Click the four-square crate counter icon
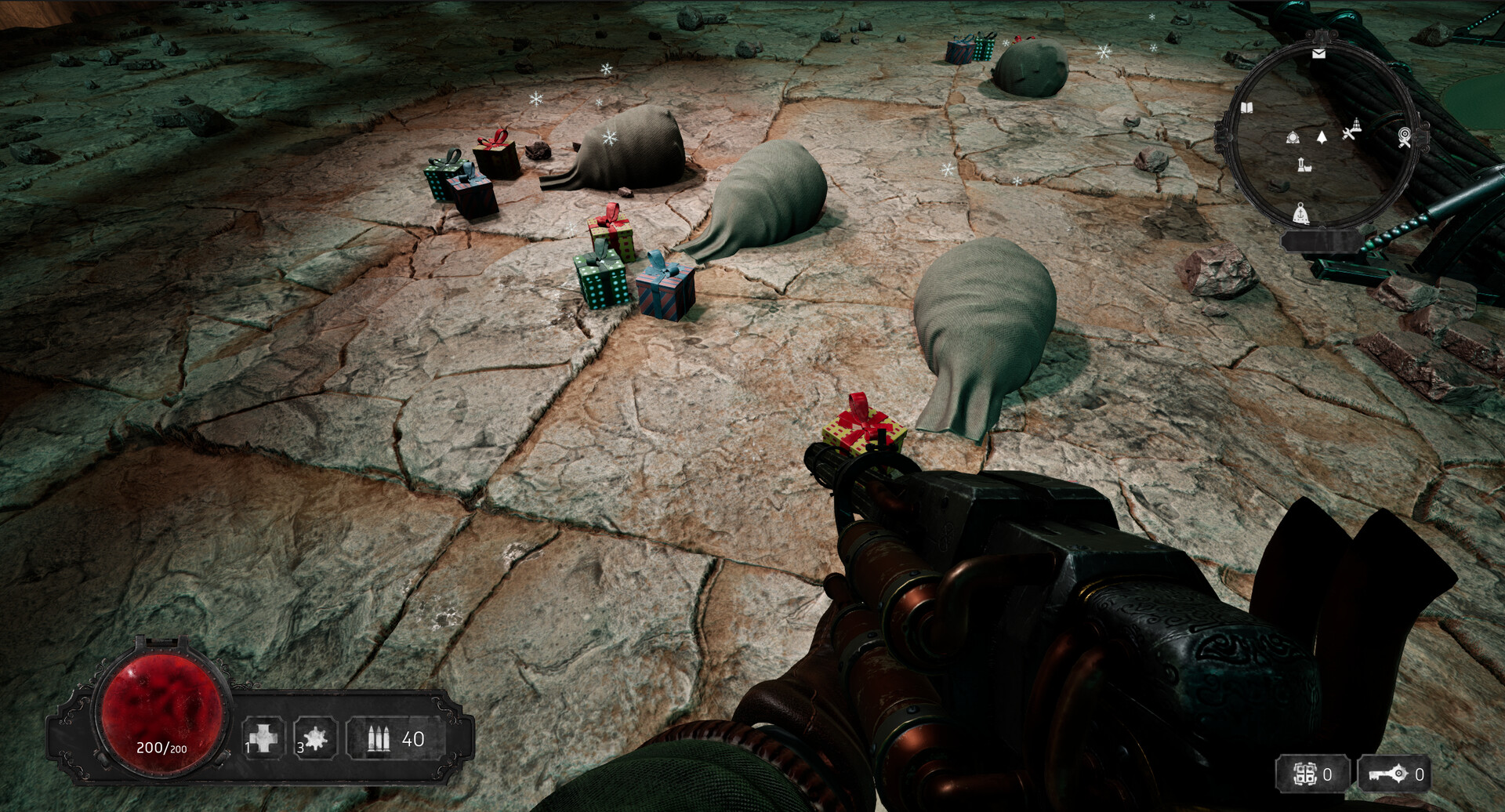Image resolution: width=1505 pixels, height=812 pixels. tap(1305, 775)
